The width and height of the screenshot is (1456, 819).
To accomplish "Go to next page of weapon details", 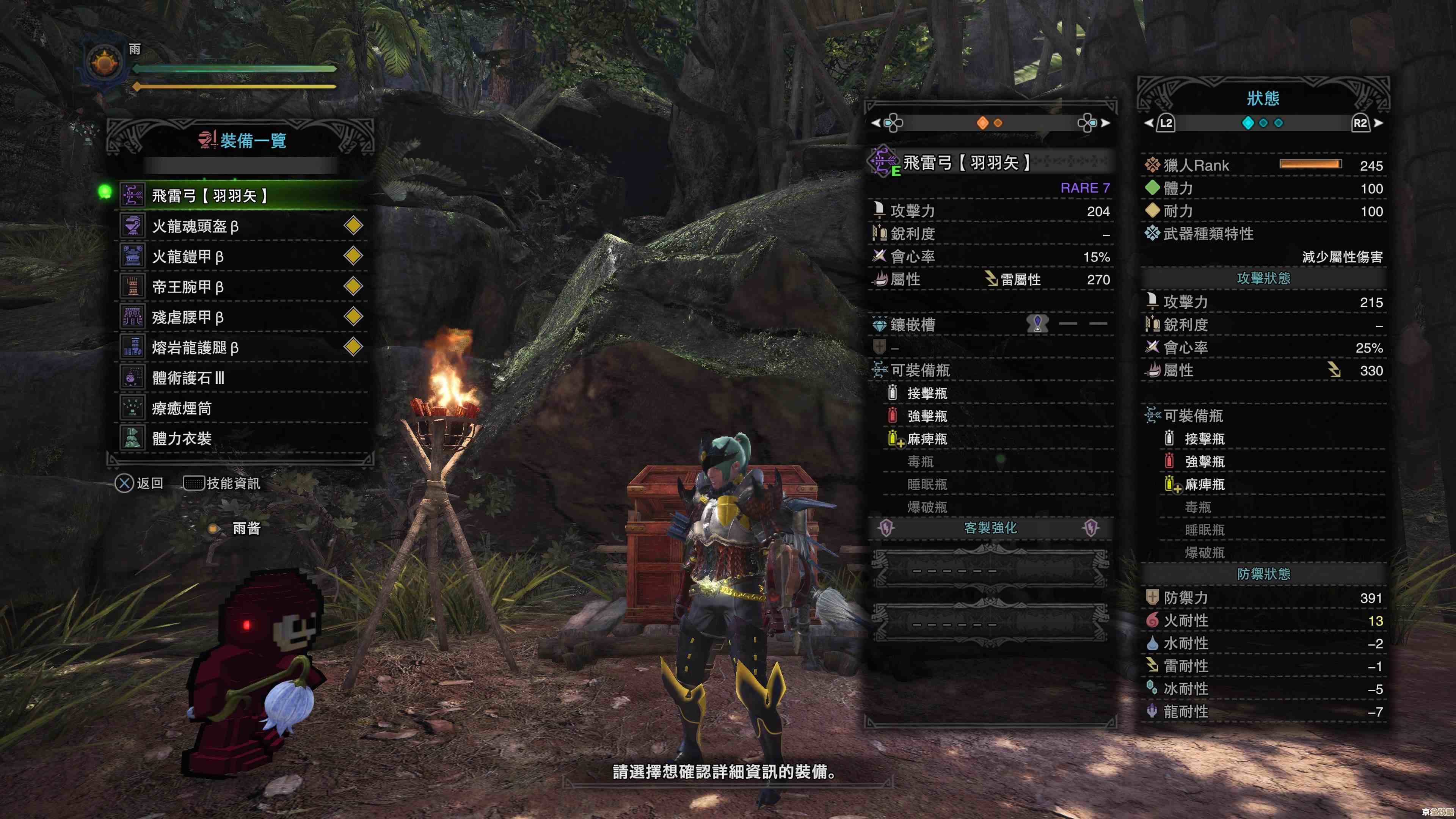I will 1094,122.
